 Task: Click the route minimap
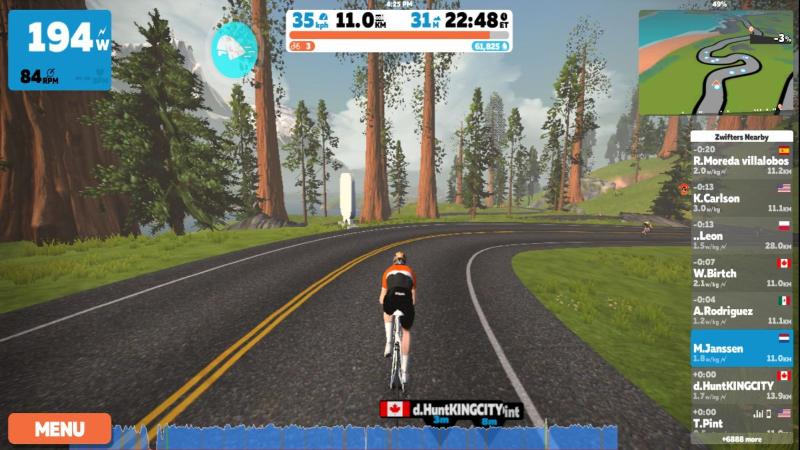715,62
